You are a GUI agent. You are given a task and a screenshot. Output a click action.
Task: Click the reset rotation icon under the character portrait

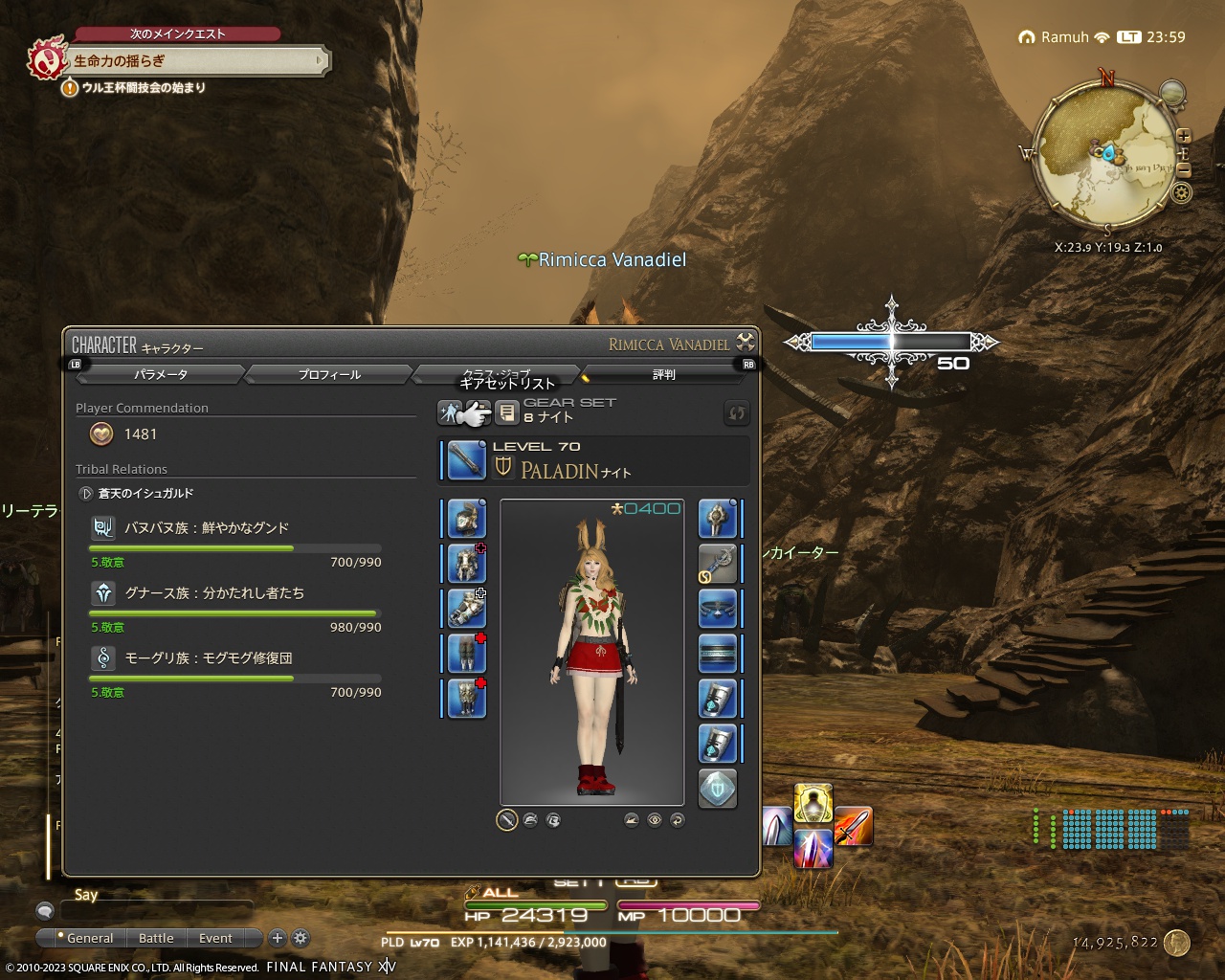click(678, 820)
